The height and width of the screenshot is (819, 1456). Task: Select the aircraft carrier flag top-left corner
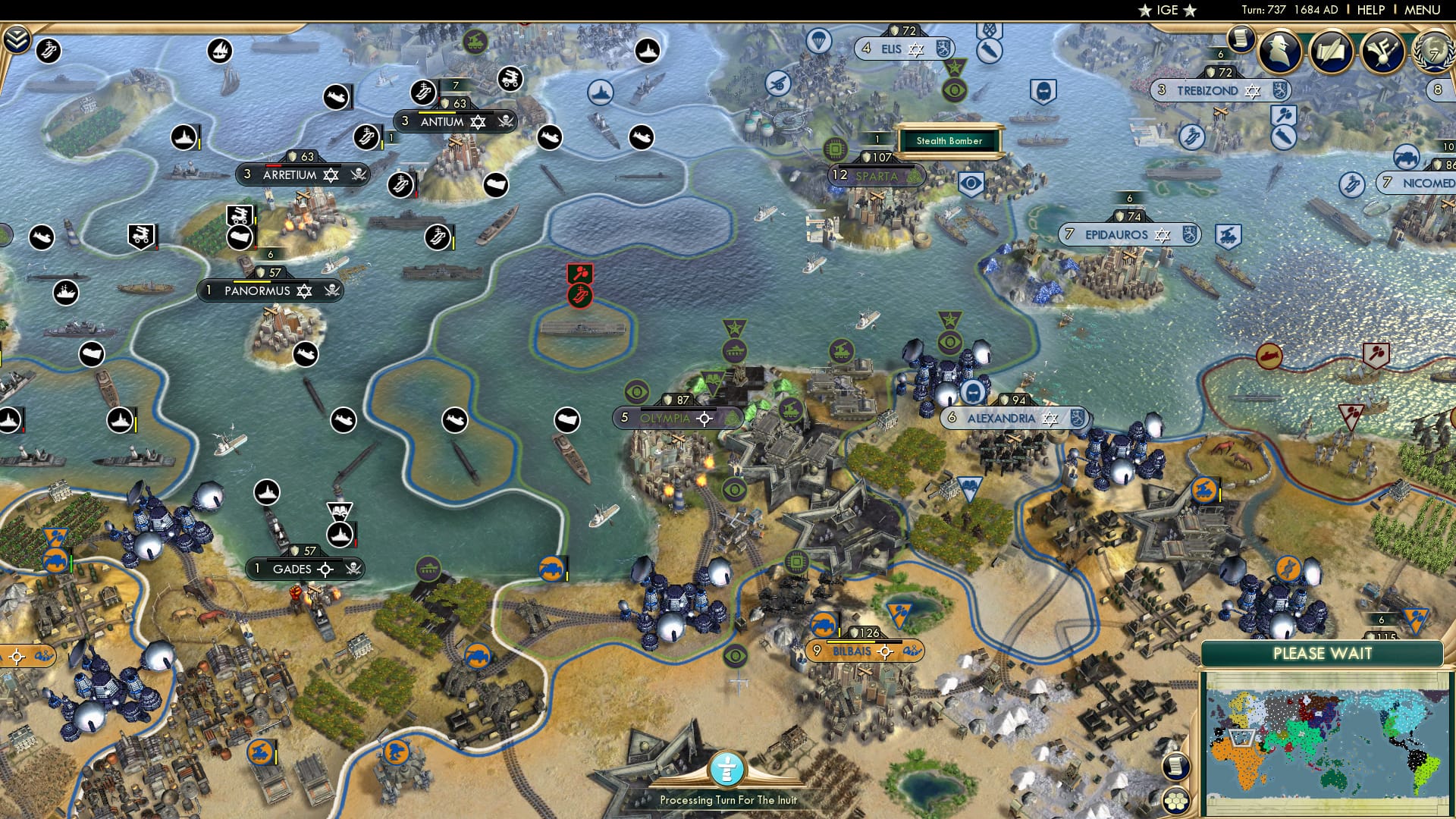(49, 52)
